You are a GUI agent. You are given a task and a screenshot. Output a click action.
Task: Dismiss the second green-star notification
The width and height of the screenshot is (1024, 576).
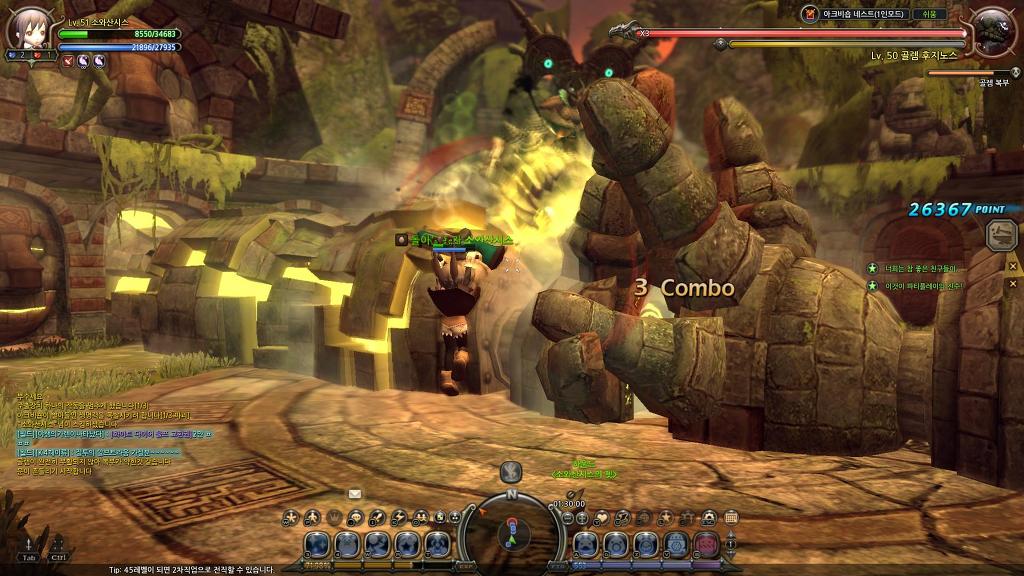pyautogui.click(x=1012, y=285)
